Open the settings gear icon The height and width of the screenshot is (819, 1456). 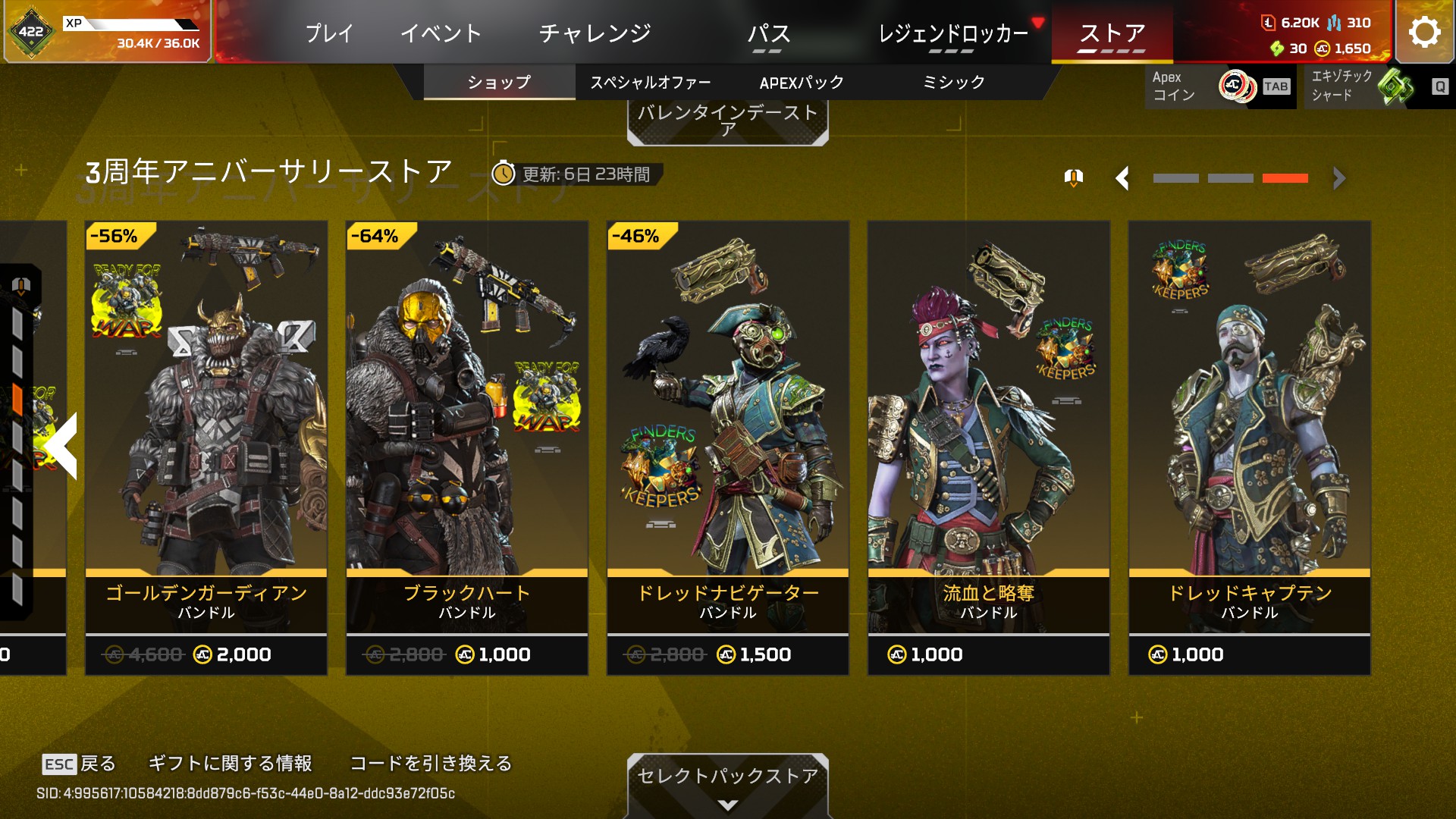[1424, 32]
